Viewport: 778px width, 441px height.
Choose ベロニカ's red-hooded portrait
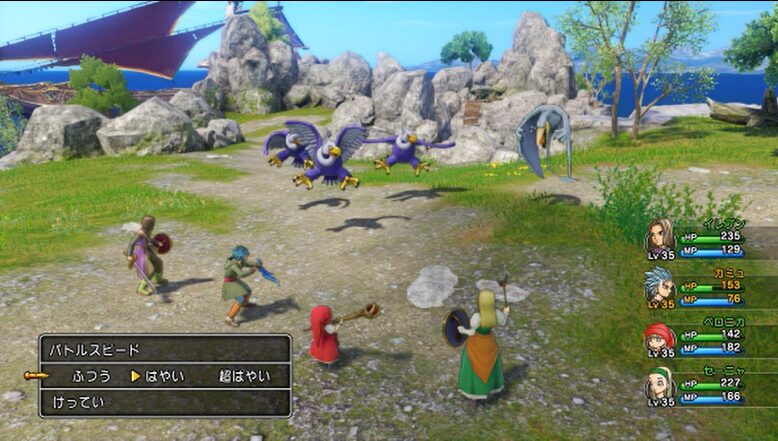pyautogui.click(x=660, y=336)
